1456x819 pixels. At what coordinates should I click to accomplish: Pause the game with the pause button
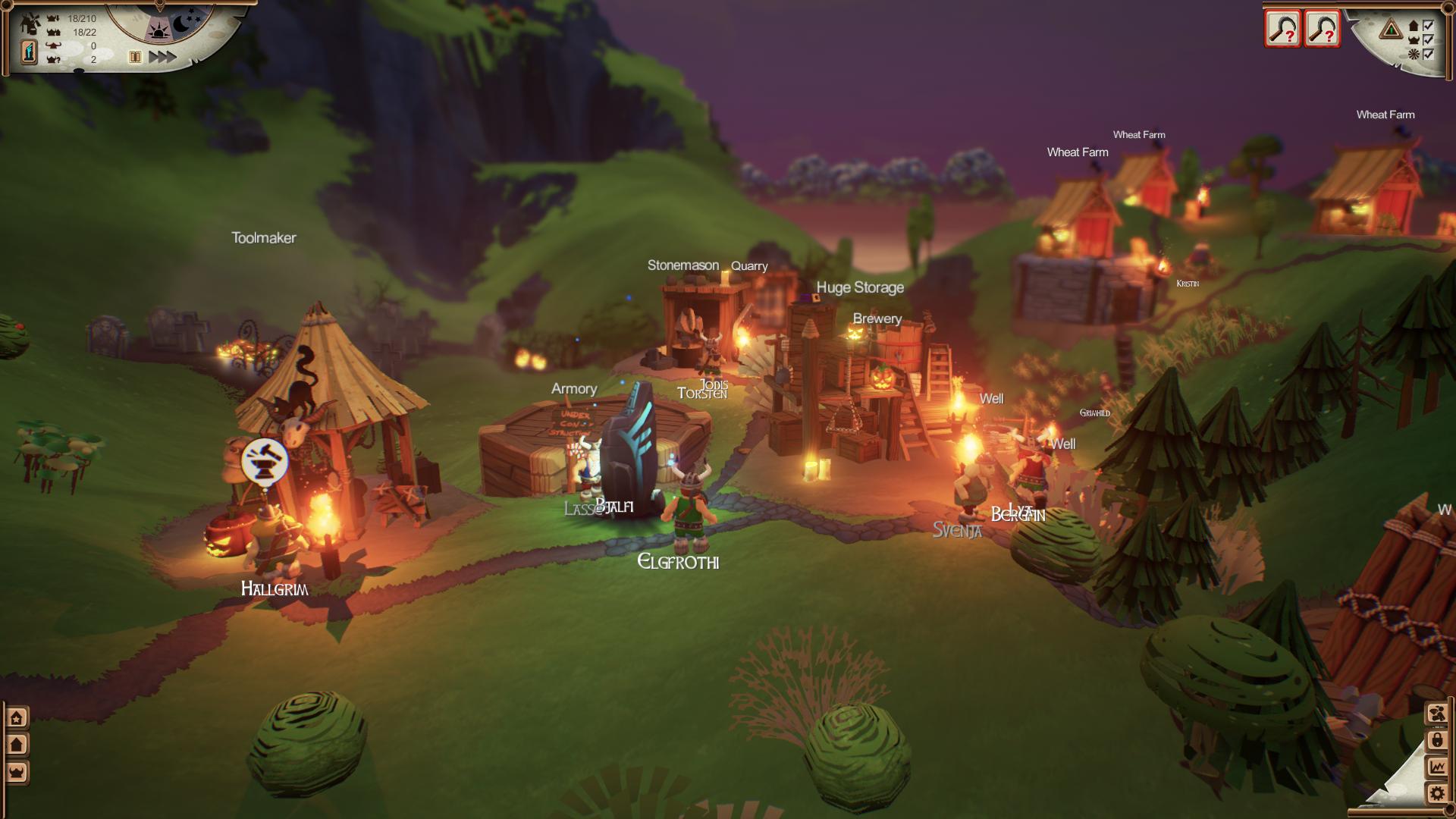pos(135,57)
